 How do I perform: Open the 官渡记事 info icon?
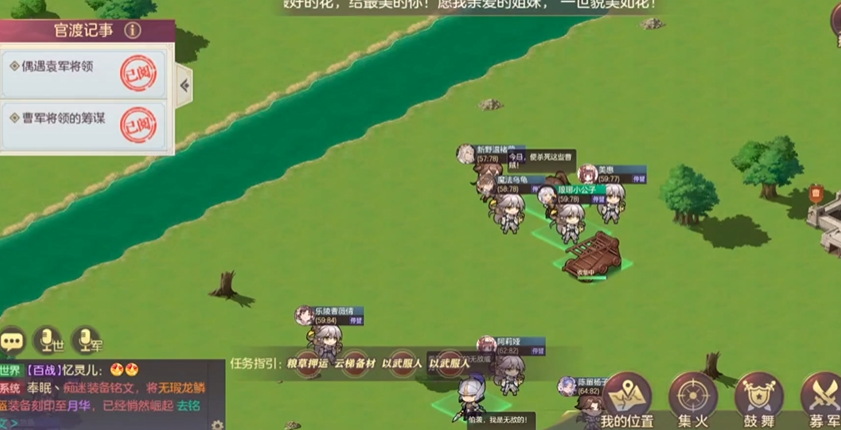132,31
